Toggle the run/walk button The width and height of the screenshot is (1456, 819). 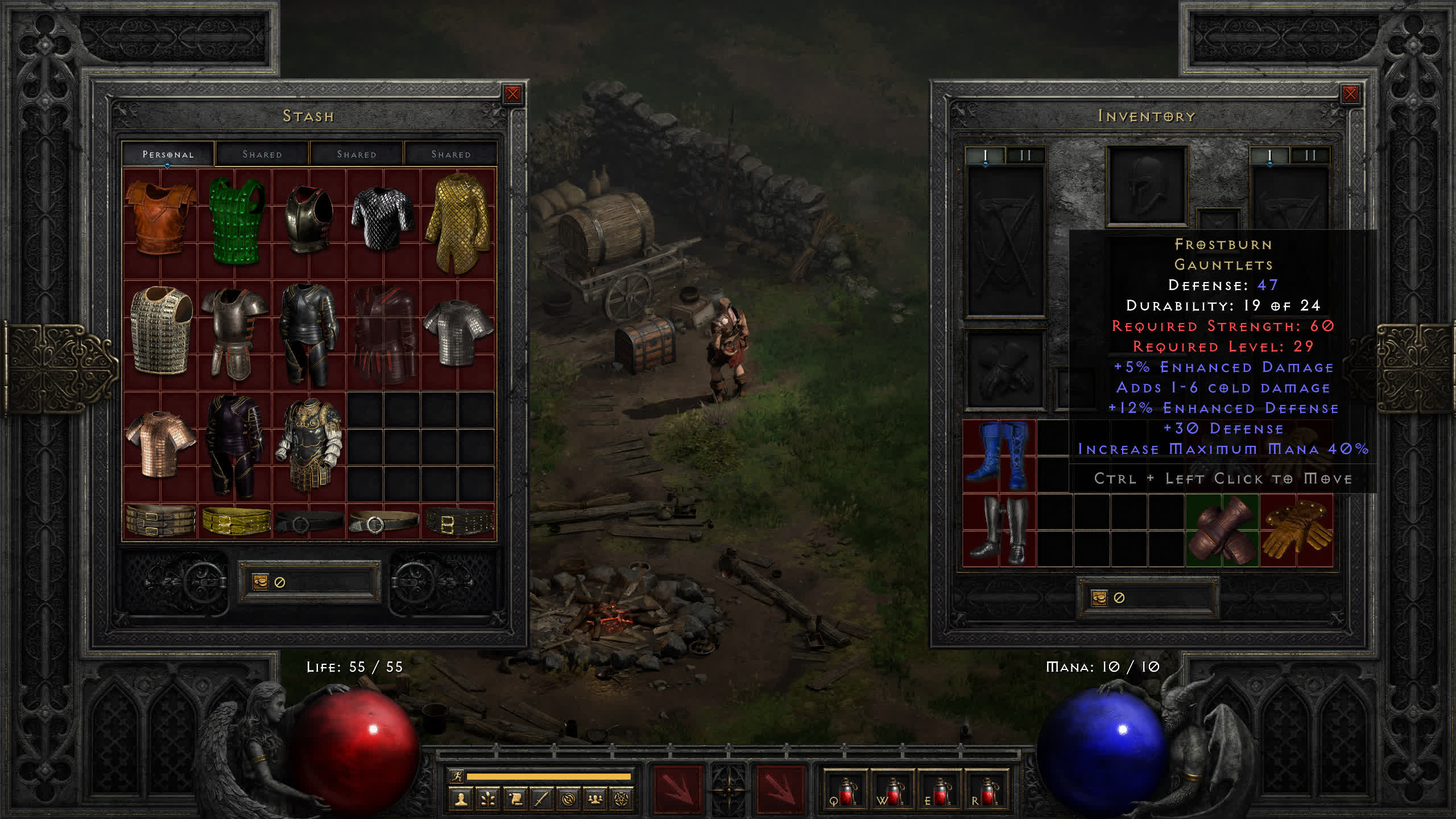[457, 776]
